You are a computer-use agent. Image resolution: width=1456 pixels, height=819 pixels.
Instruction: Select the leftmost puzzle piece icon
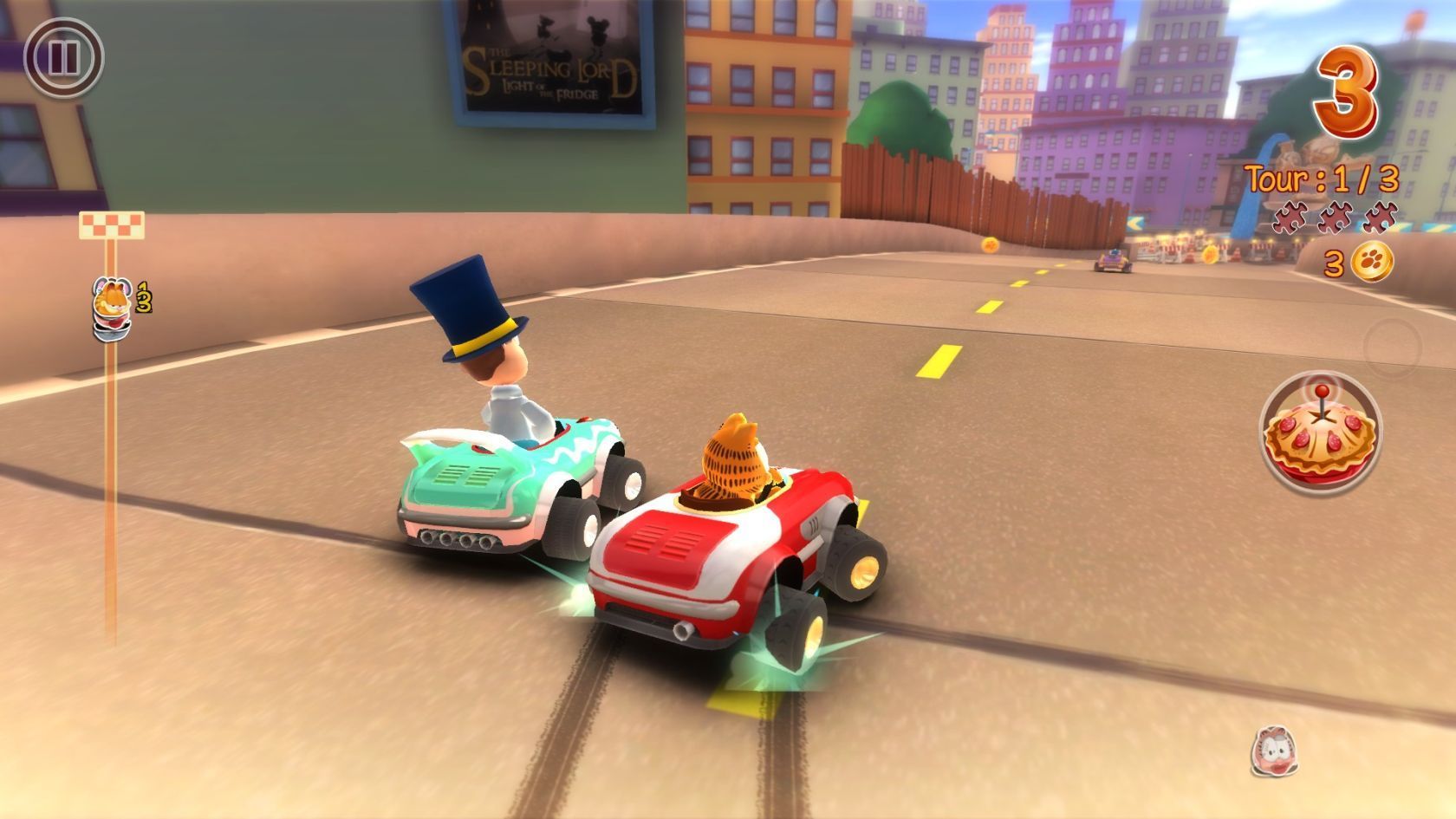[1289, 218]
